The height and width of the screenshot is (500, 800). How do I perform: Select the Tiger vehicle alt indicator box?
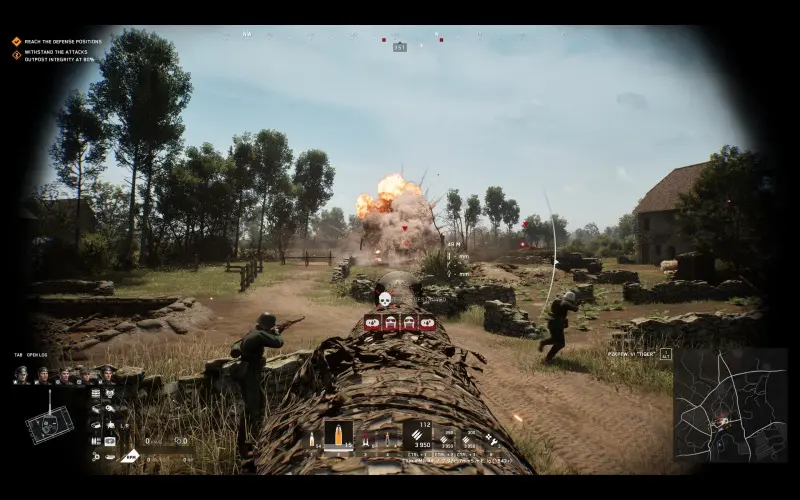click(665, 353)
